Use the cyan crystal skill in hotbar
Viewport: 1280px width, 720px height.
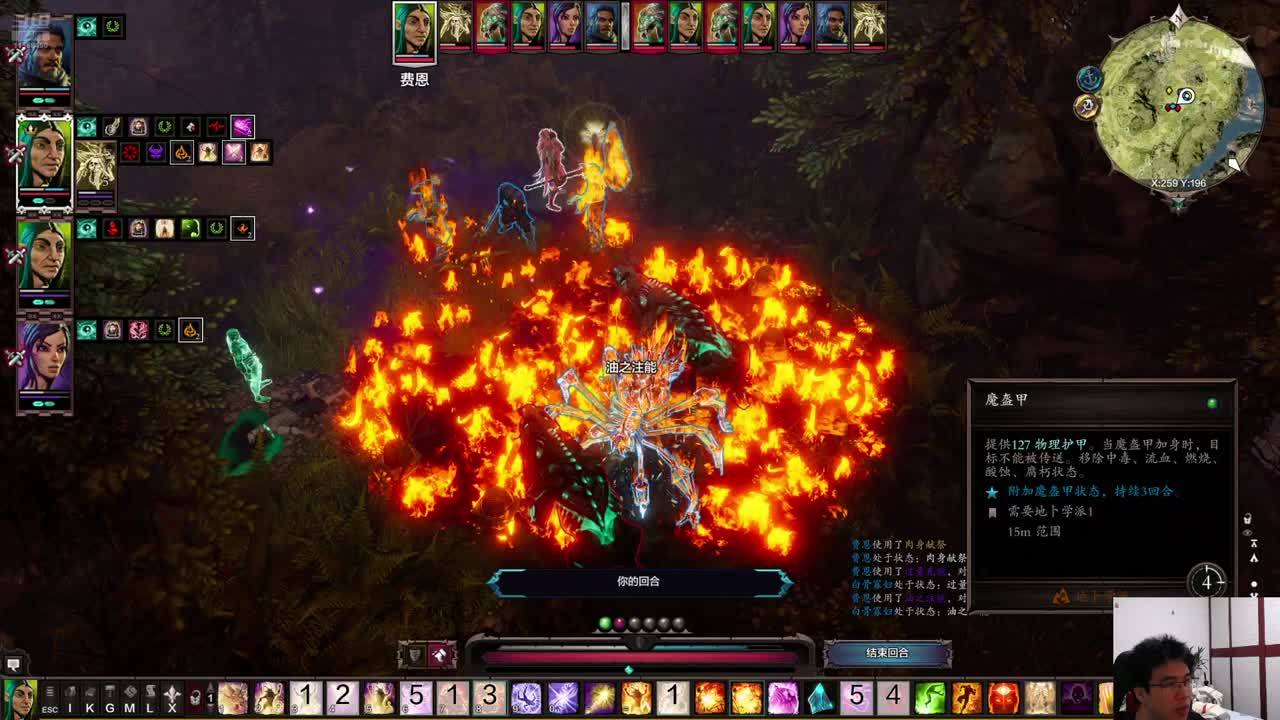tap(820, 697)
